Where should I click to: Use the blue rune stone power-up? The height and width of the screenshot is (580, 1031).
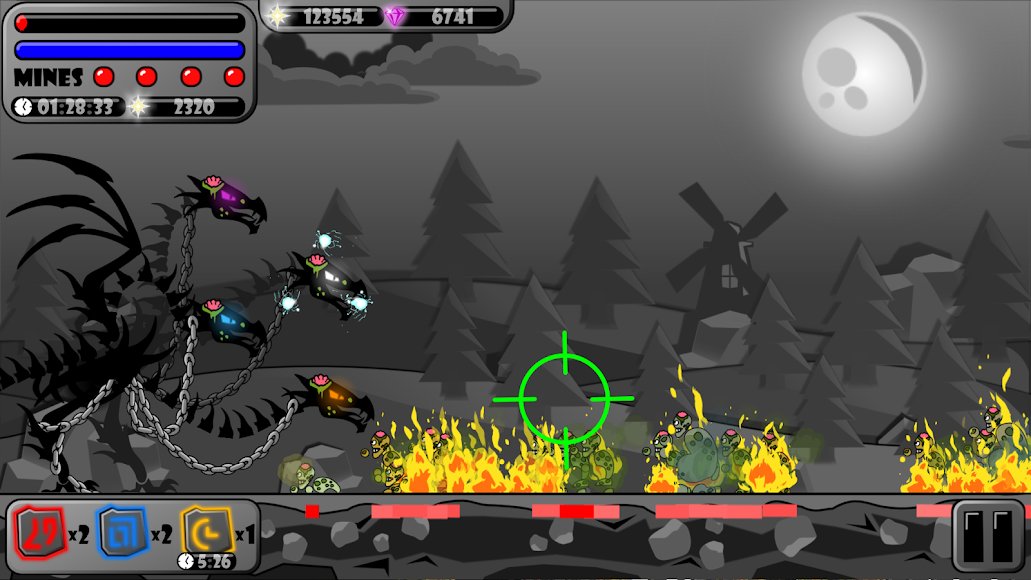[x=122, y=533]
